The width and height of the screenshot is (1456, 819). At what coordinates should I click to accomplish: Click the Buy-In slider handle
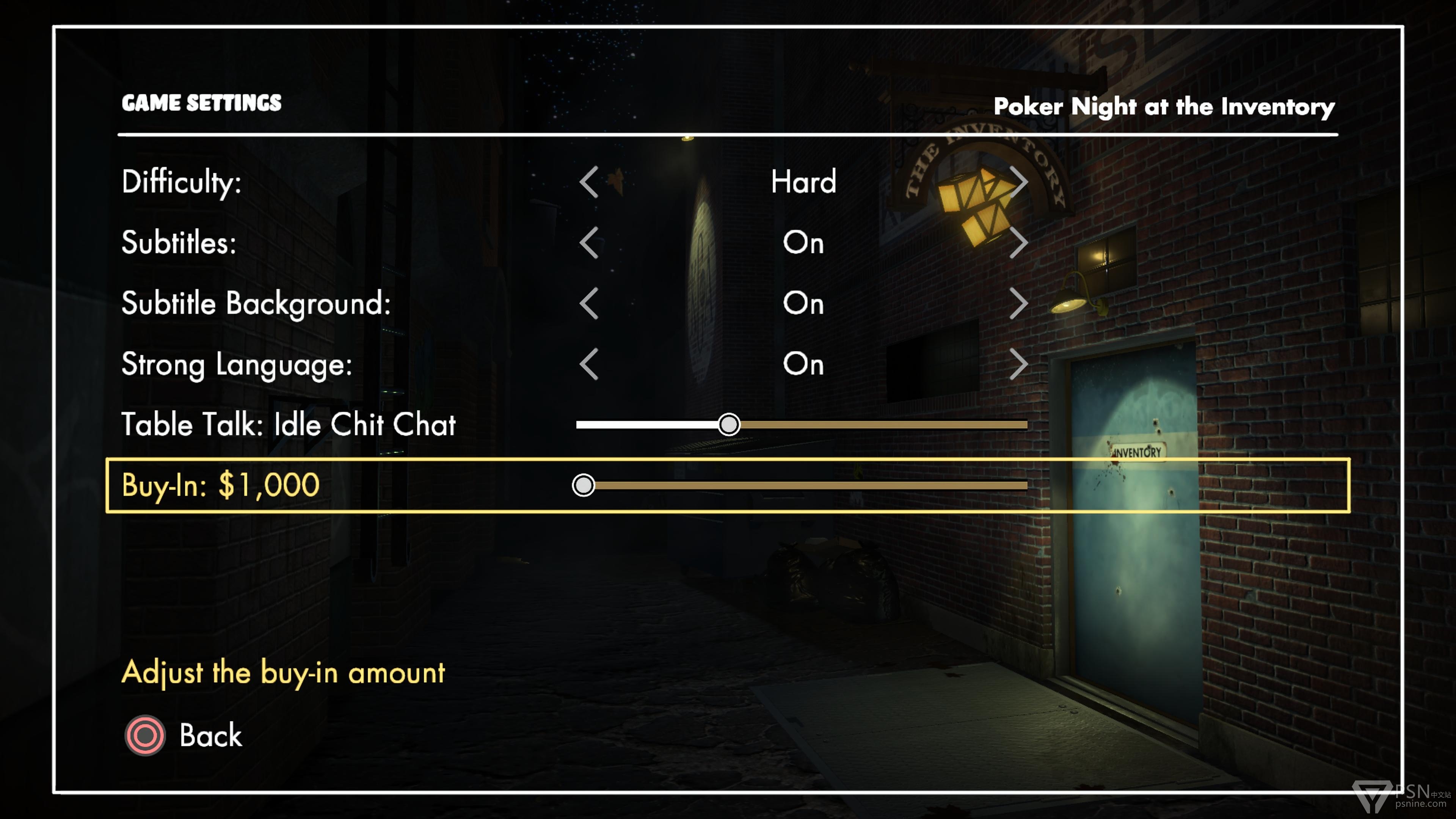[x=583, y=485]
